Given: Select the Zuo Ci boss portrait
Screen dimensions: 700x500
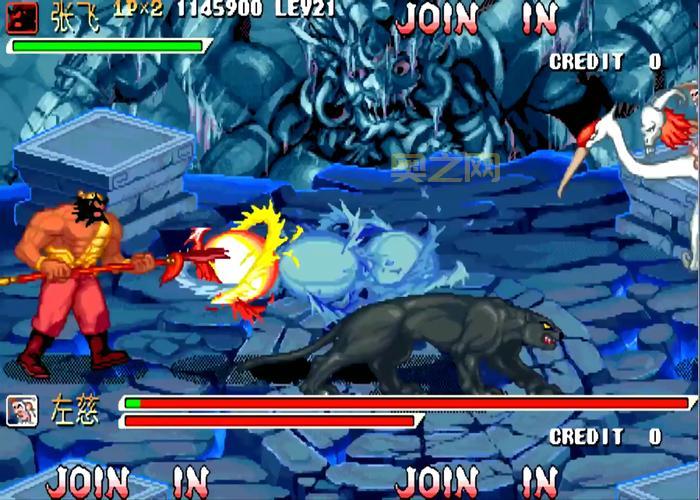Looking at the screenshot, I should pos(22,411).
